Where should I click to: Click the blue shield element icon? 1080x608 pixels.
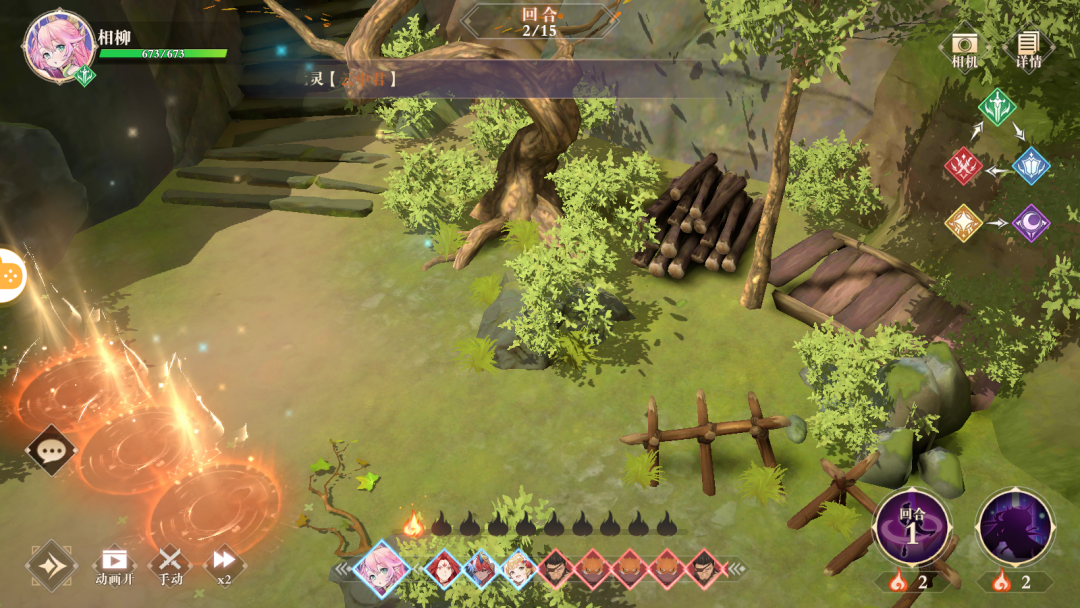point(1031,166)
